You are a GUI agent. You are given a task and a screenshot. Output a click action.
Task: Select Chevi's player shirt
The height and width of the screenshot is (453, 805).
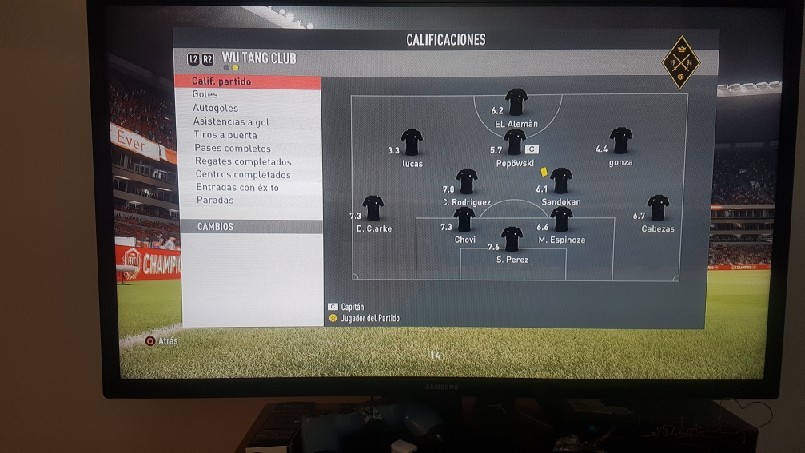point(464,219)
